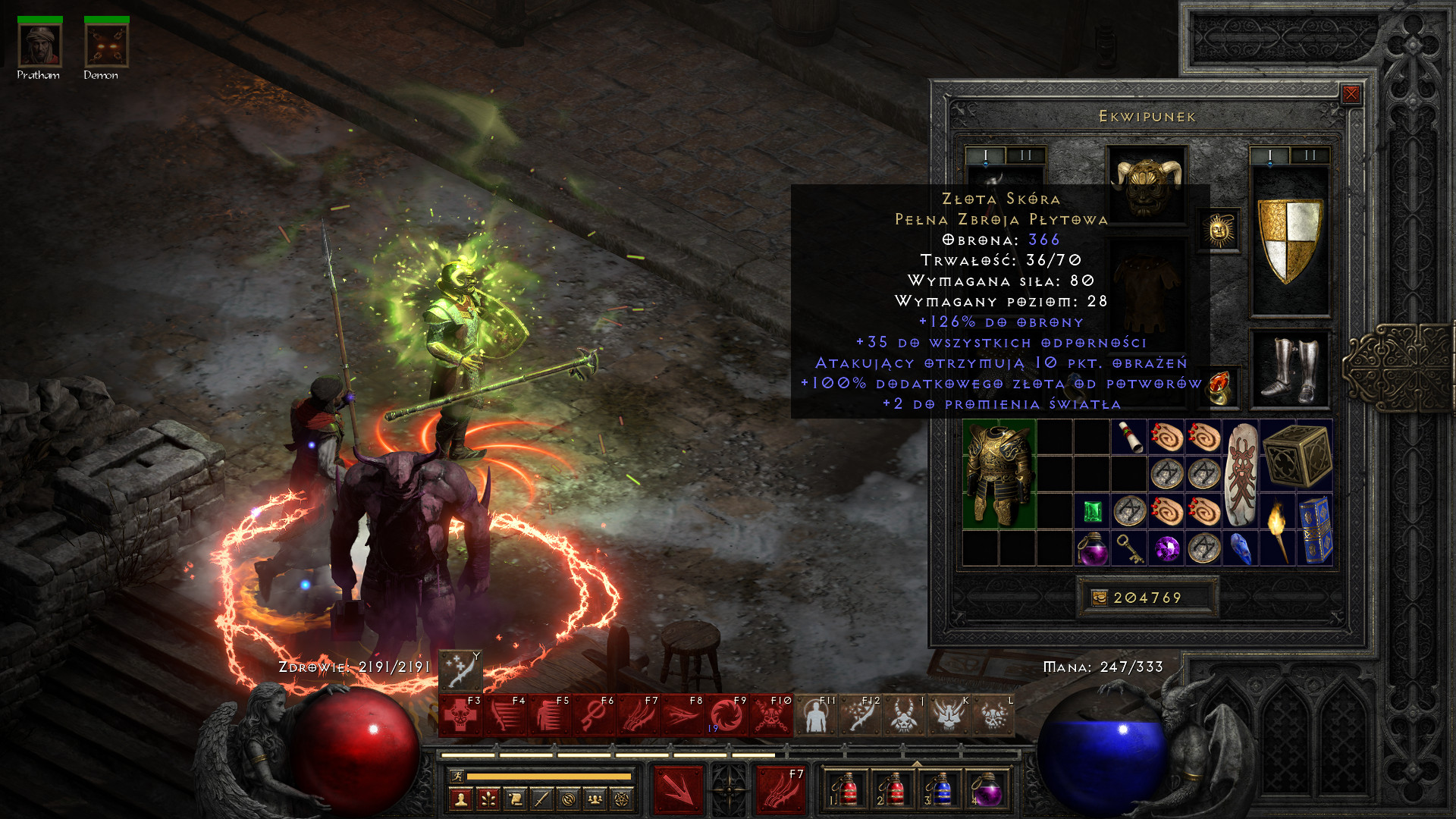The image size is (1456, 819).
Task: Select the equipped gold-white shield
Action: (1289, 240)
